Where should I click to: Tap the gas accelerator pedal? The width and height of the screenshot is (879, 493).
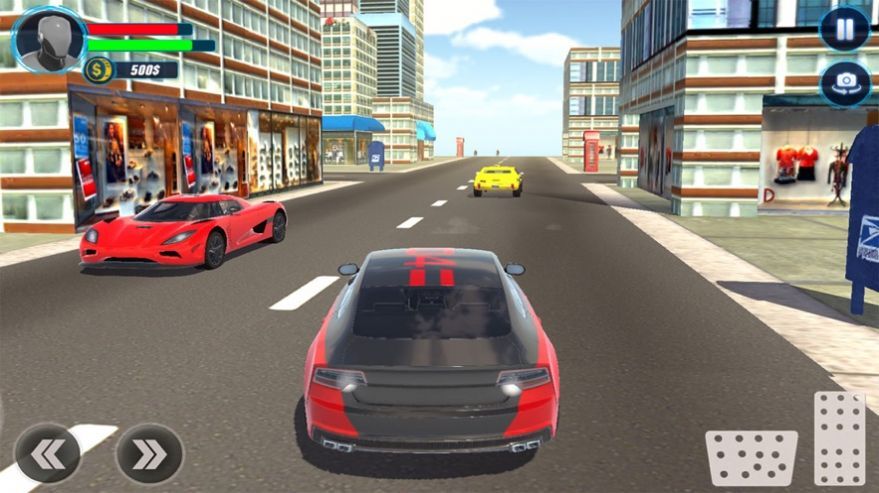click(x=838, y=438)
